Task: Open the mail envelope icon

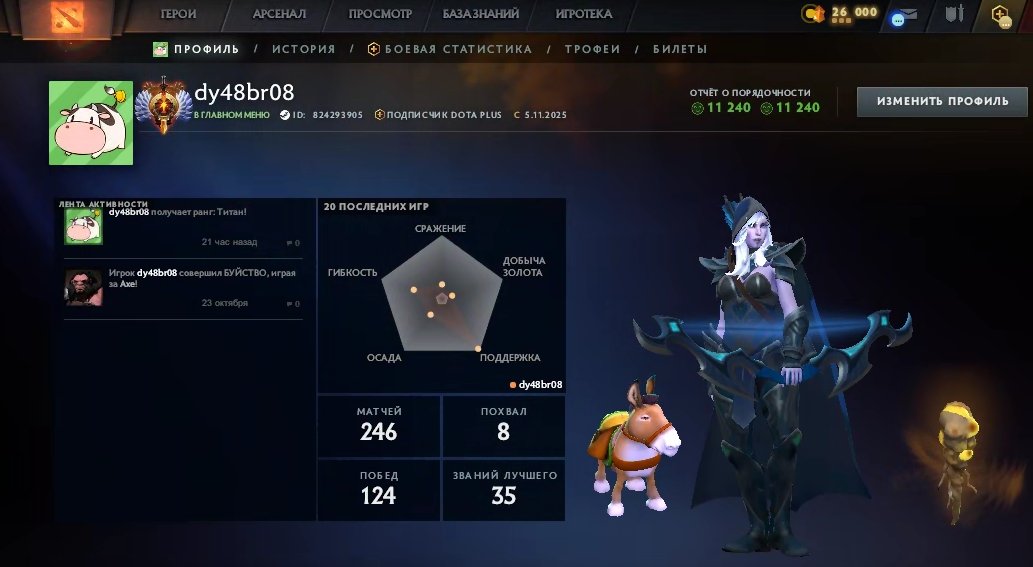Action: click(x=903, y=15)
